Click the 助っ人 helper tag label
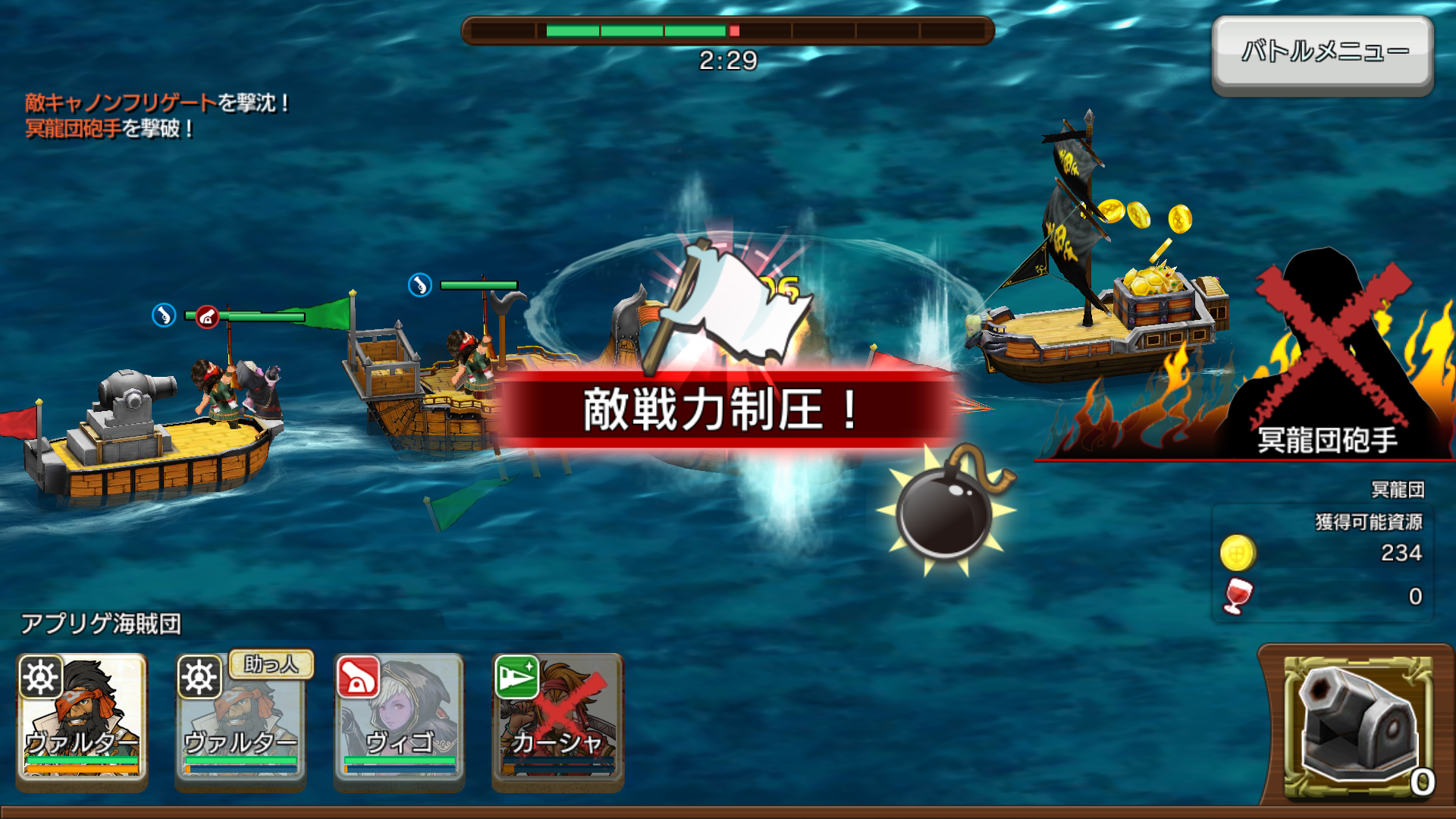Viewport: 1456px width, 819px height. click(271, 664)
